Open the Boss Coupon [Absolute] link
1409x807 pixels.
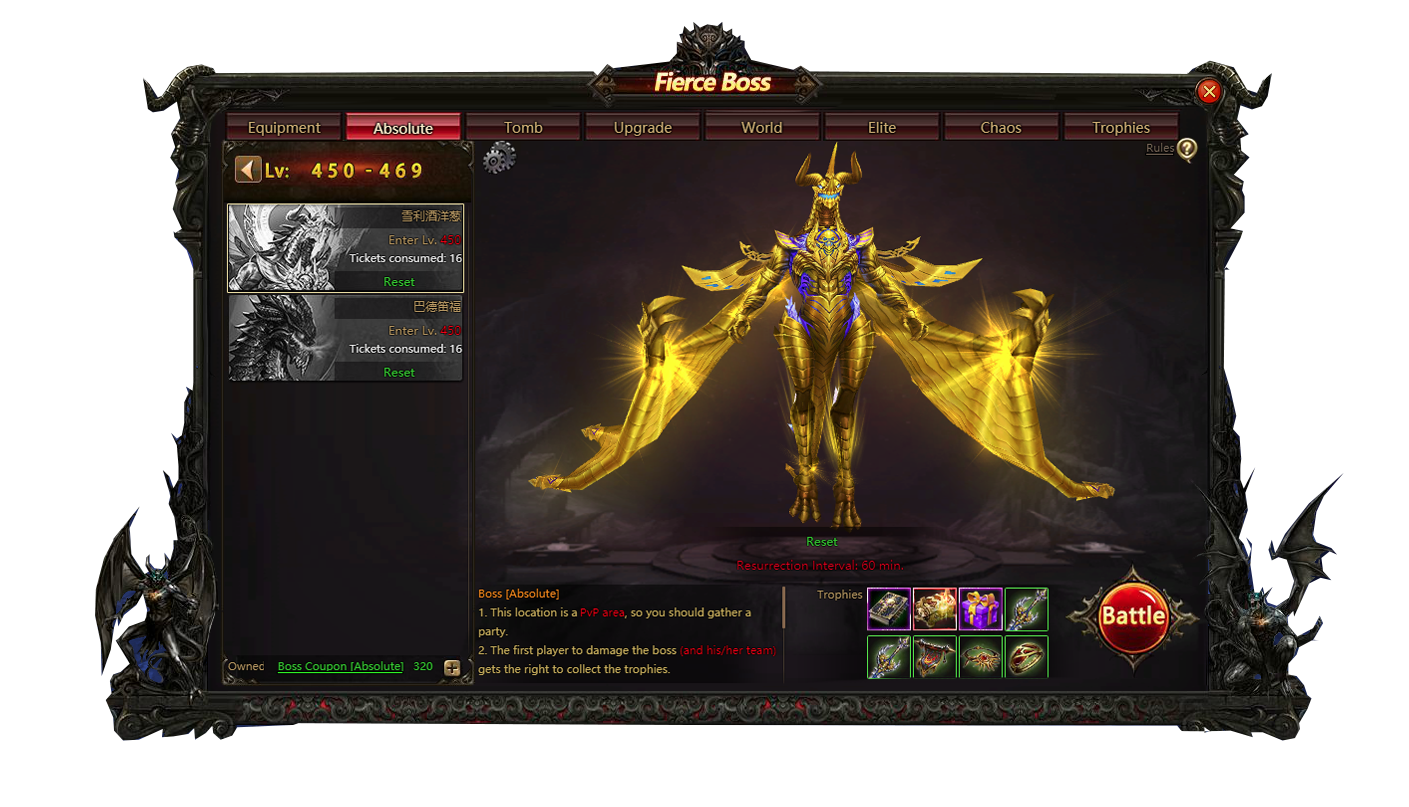click(340, 666)
